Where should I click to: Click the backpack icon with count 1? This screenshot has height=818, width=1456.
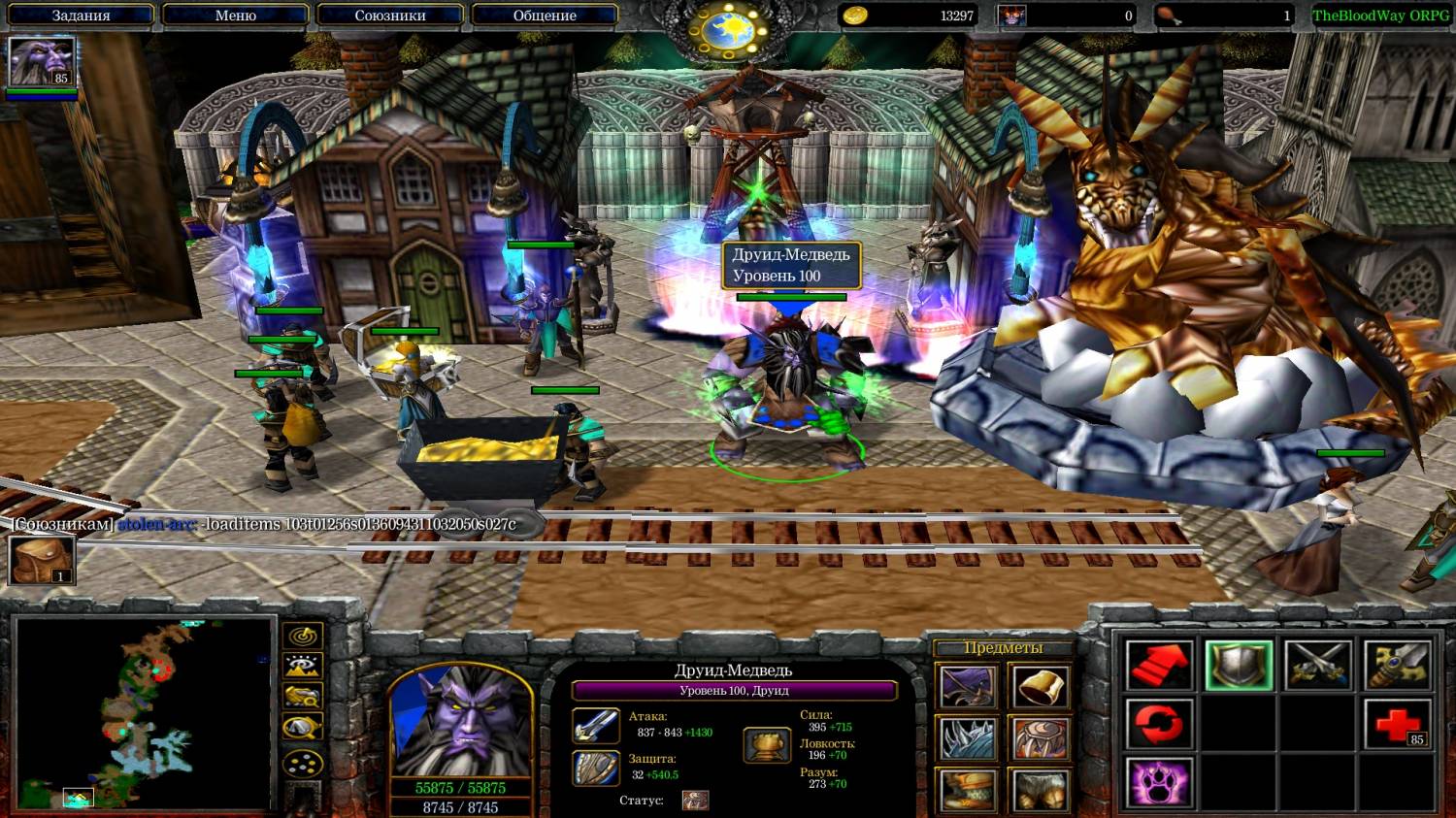click(x=42, y=560)
